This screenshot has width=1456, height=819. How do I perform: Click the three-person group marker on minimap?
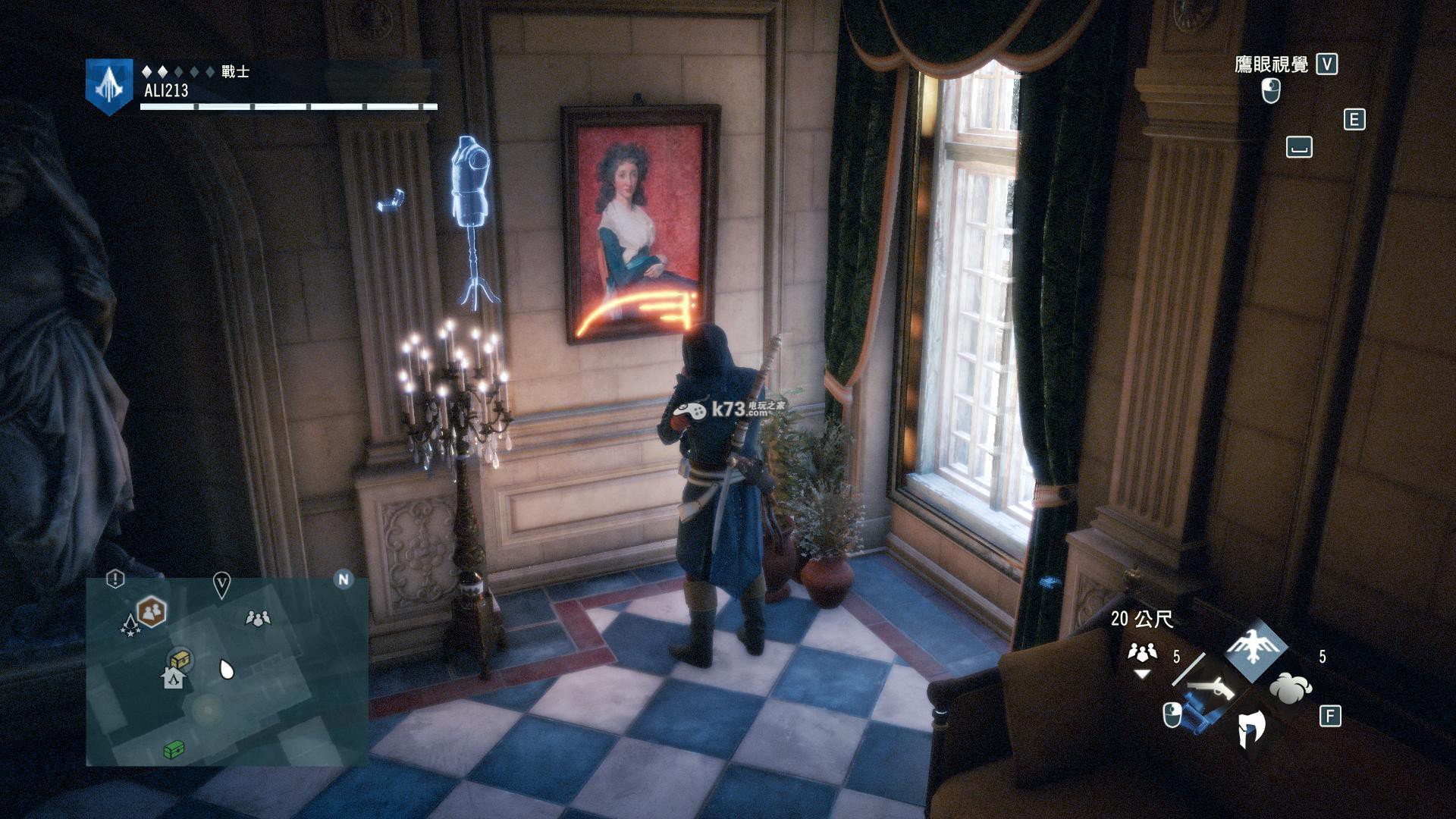[x=259, y=618]
